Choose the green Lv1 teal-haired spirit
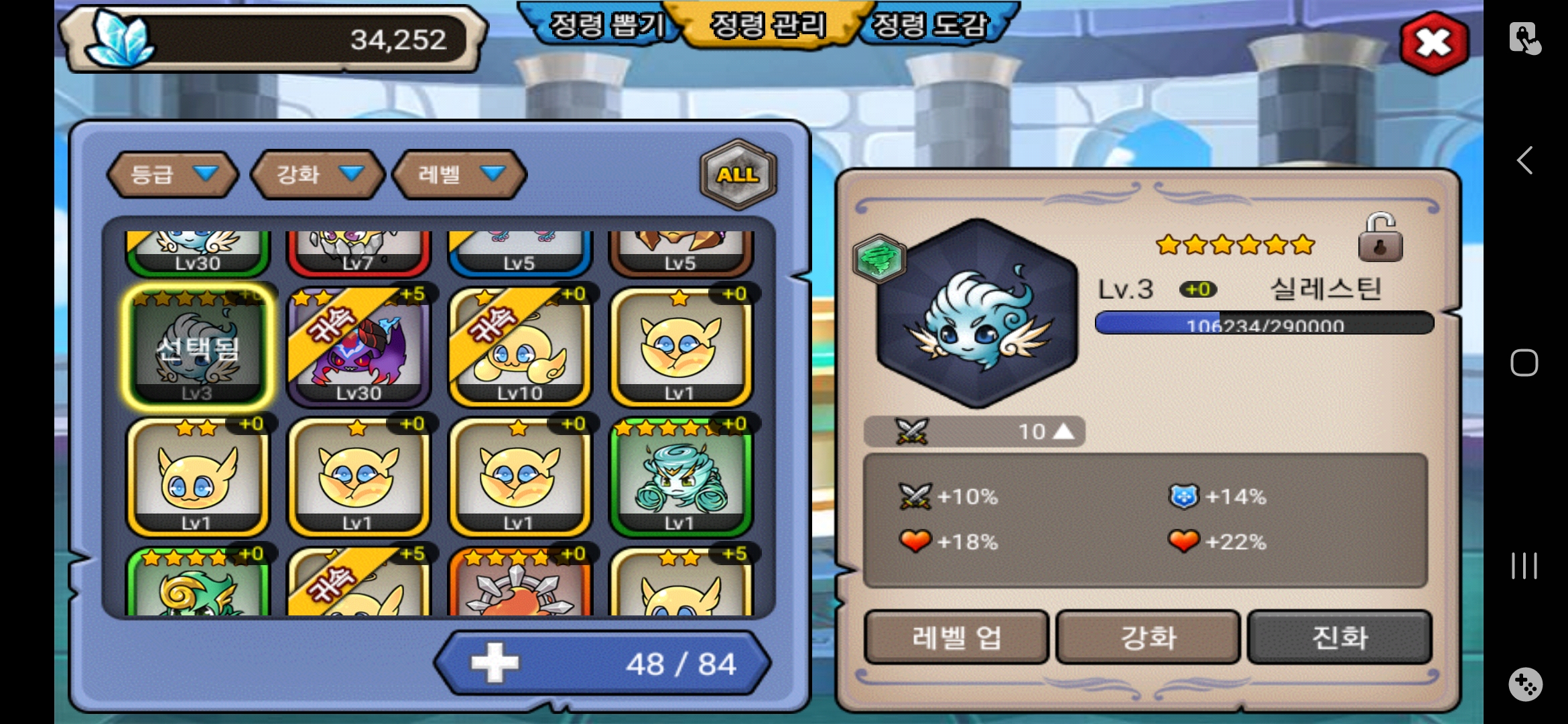 (680, 476)
